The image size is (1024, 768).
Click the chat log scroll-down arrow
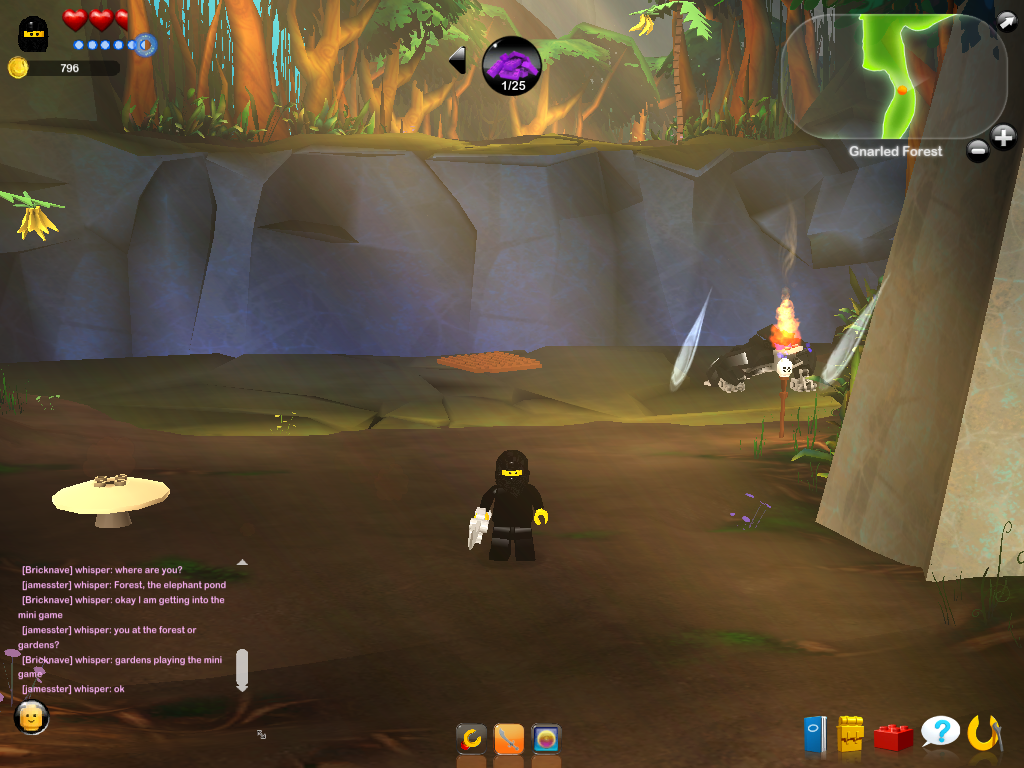(x=241, y=686)
